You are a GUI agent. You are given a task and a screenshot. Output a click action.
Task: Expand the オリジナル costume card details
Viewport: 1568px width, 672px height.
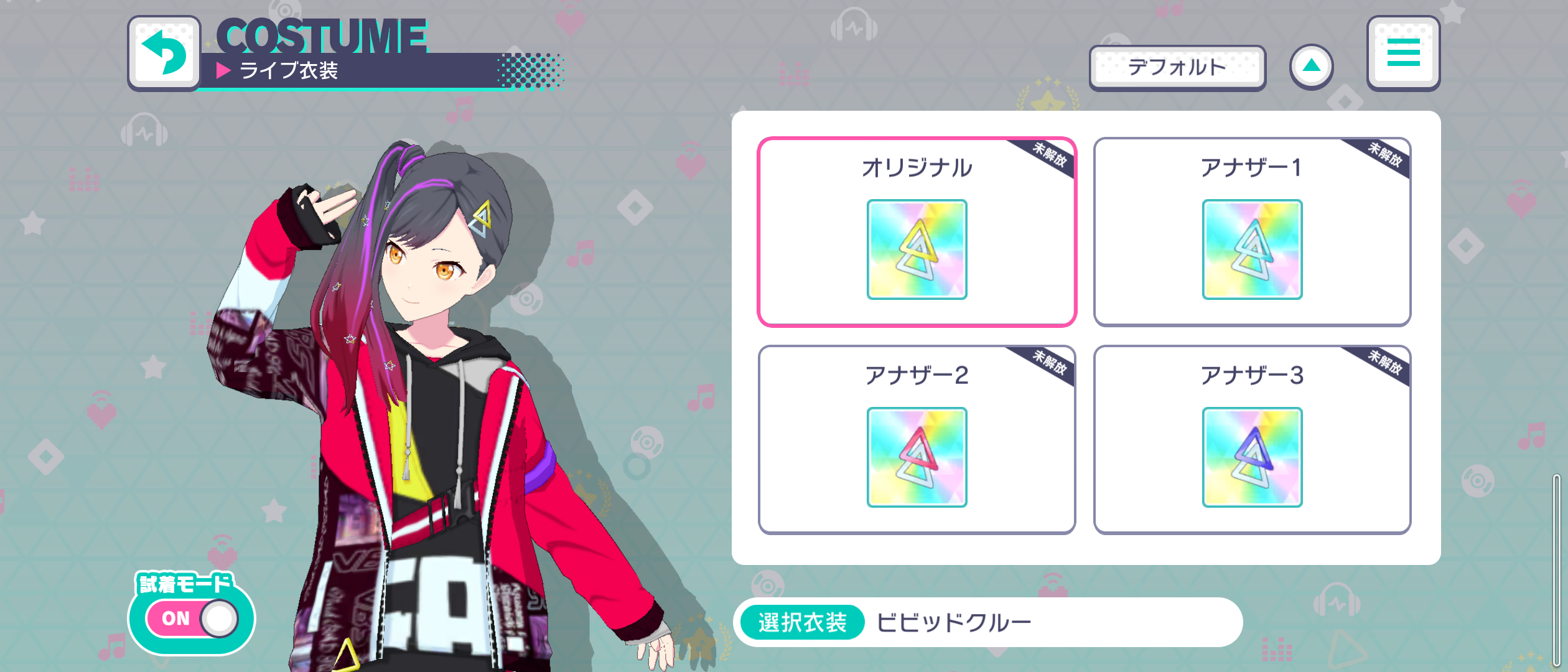click(917, 230)
